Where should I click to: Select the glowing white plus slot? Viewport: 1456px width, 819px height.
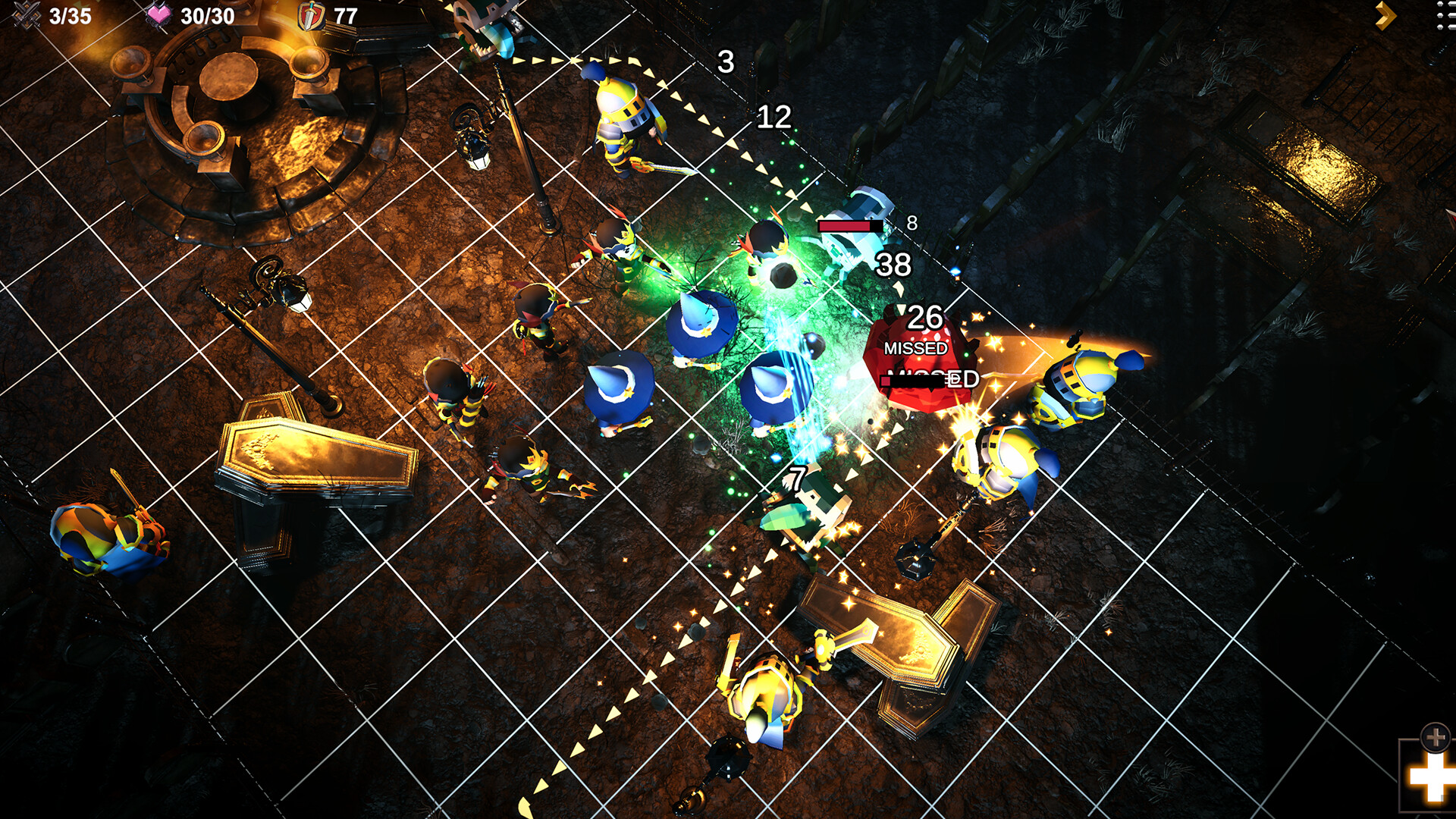pyautogui.click(x=1429, y=777)
